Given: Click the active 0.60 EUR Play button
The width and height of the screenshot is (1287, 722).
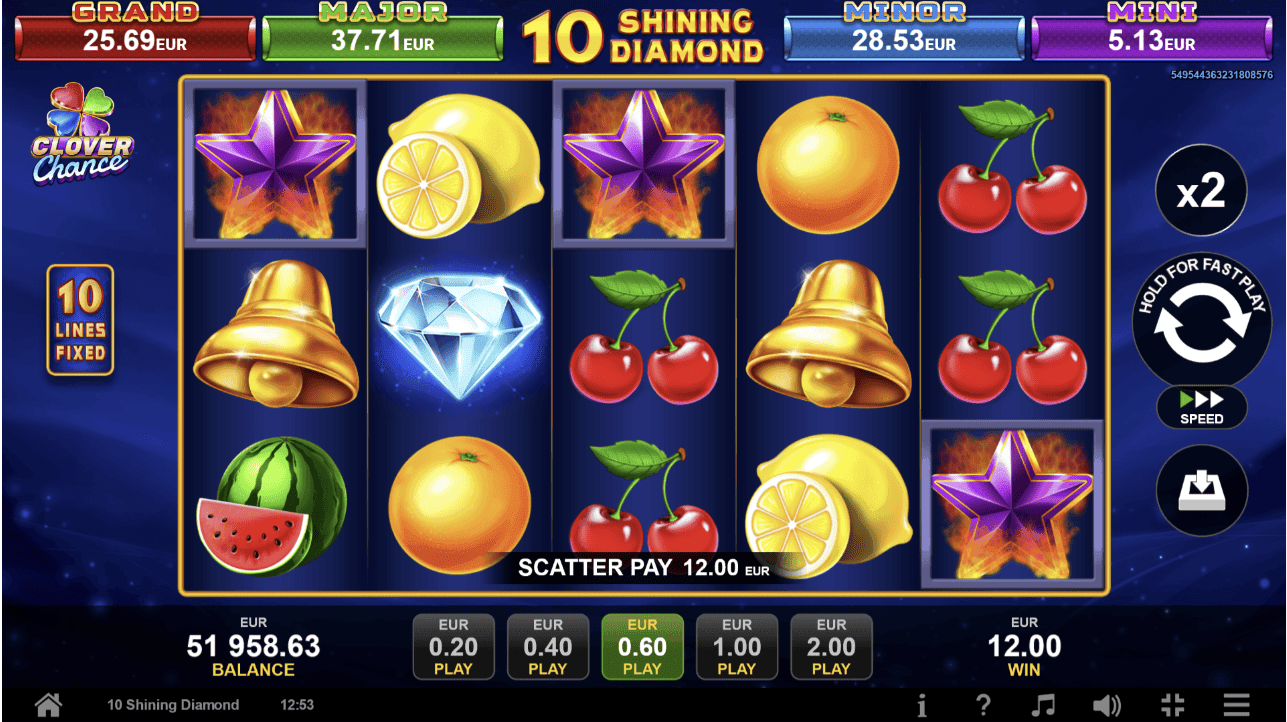Looking at the screenshot, I should 642,646.
